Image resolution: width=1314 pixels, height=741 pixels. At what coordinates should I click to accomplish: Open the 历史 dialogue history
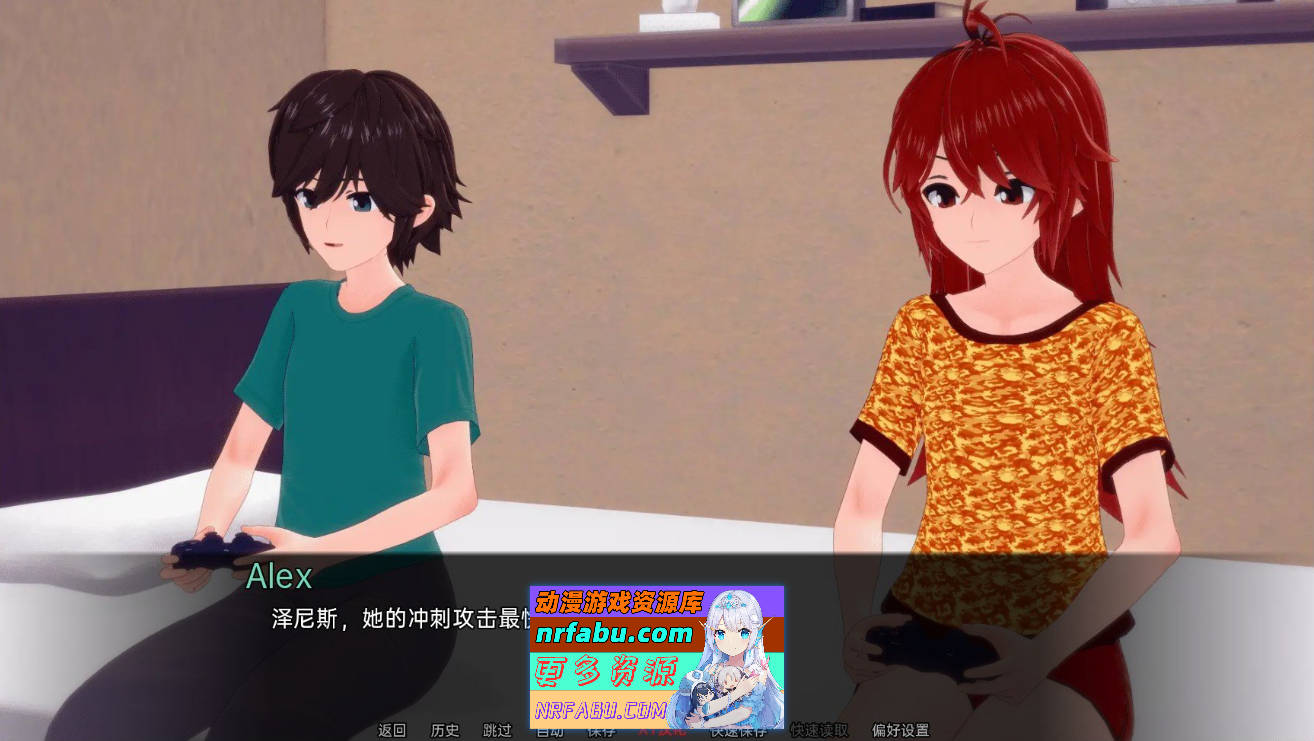pos(444,732)
